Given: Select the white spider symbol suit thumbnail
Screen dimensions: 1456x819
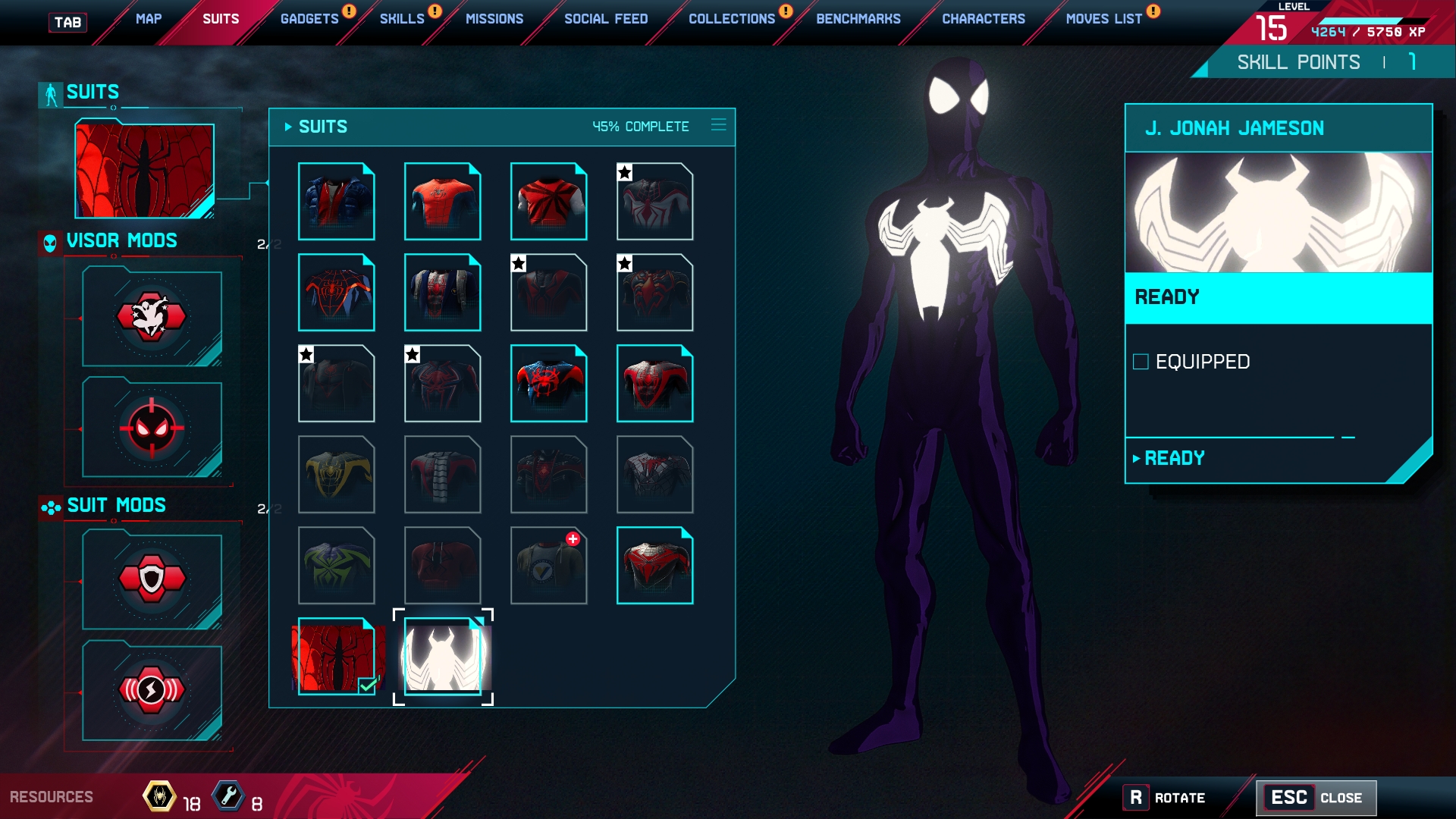Looking at the screenshot, I should point(443,657).
